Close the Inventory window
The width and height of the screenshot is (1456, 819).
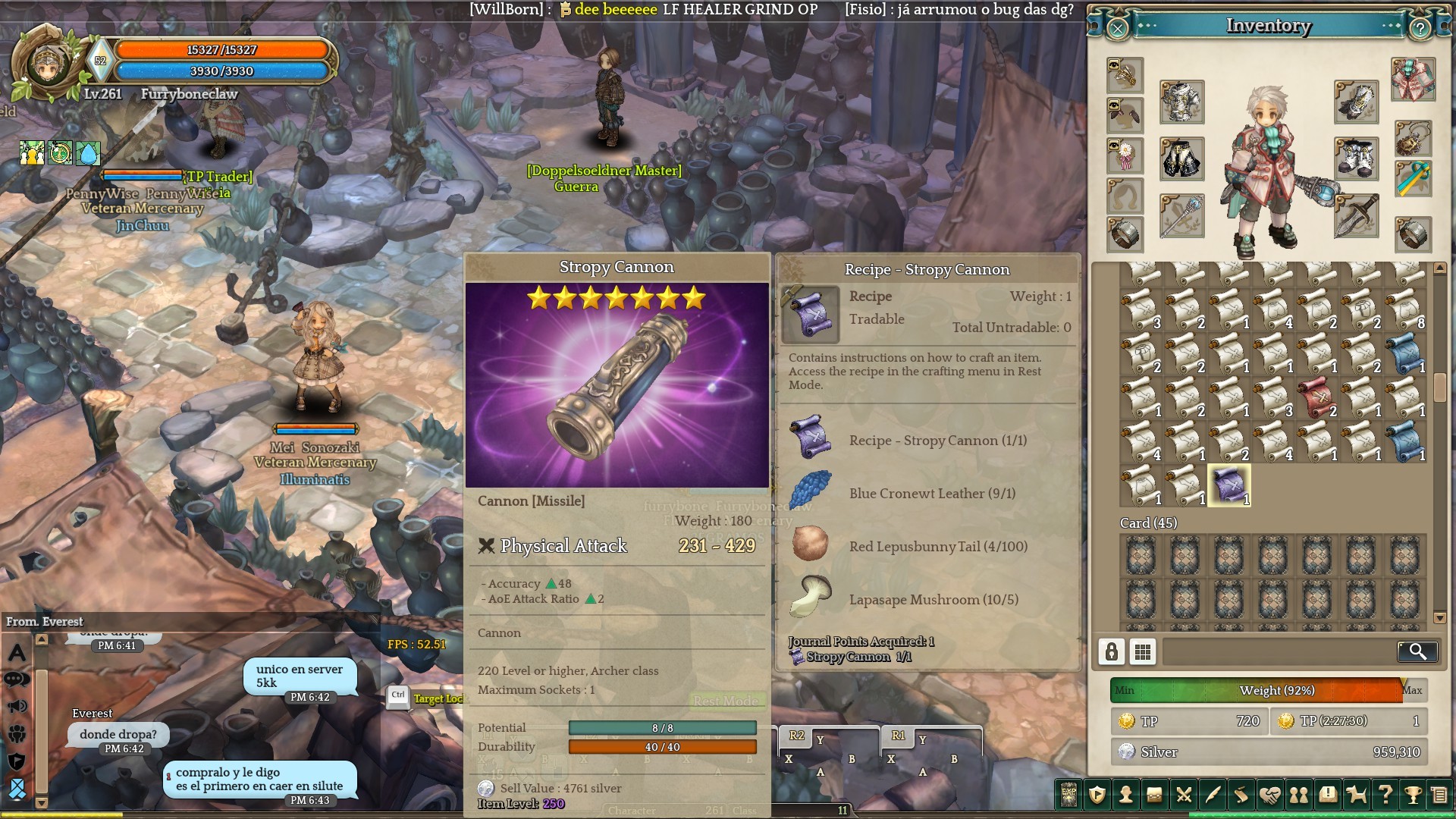(1118, 29)
